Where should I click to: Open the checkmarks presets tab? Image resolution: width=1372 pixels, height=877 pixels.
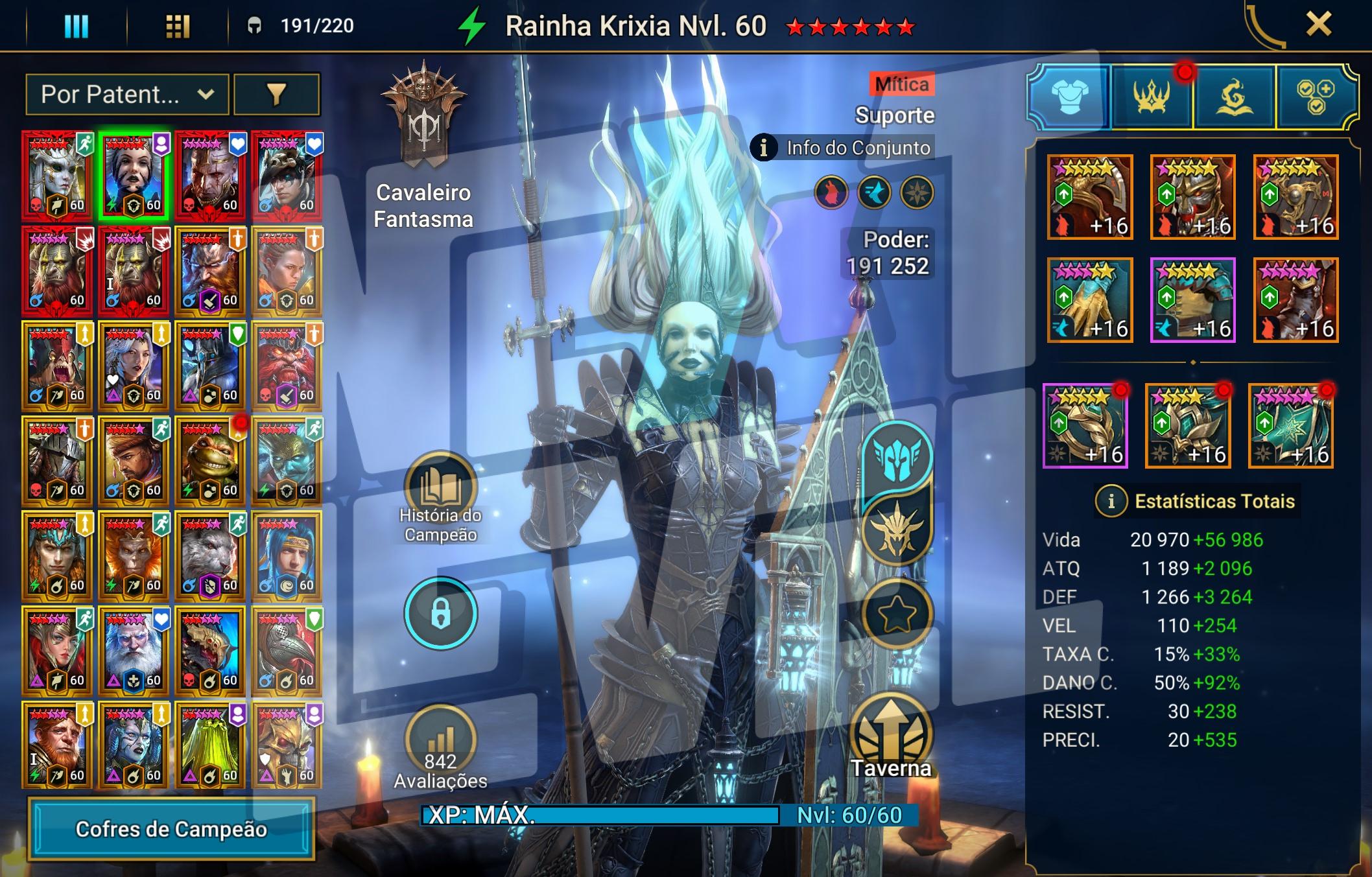coord(1316,97)
